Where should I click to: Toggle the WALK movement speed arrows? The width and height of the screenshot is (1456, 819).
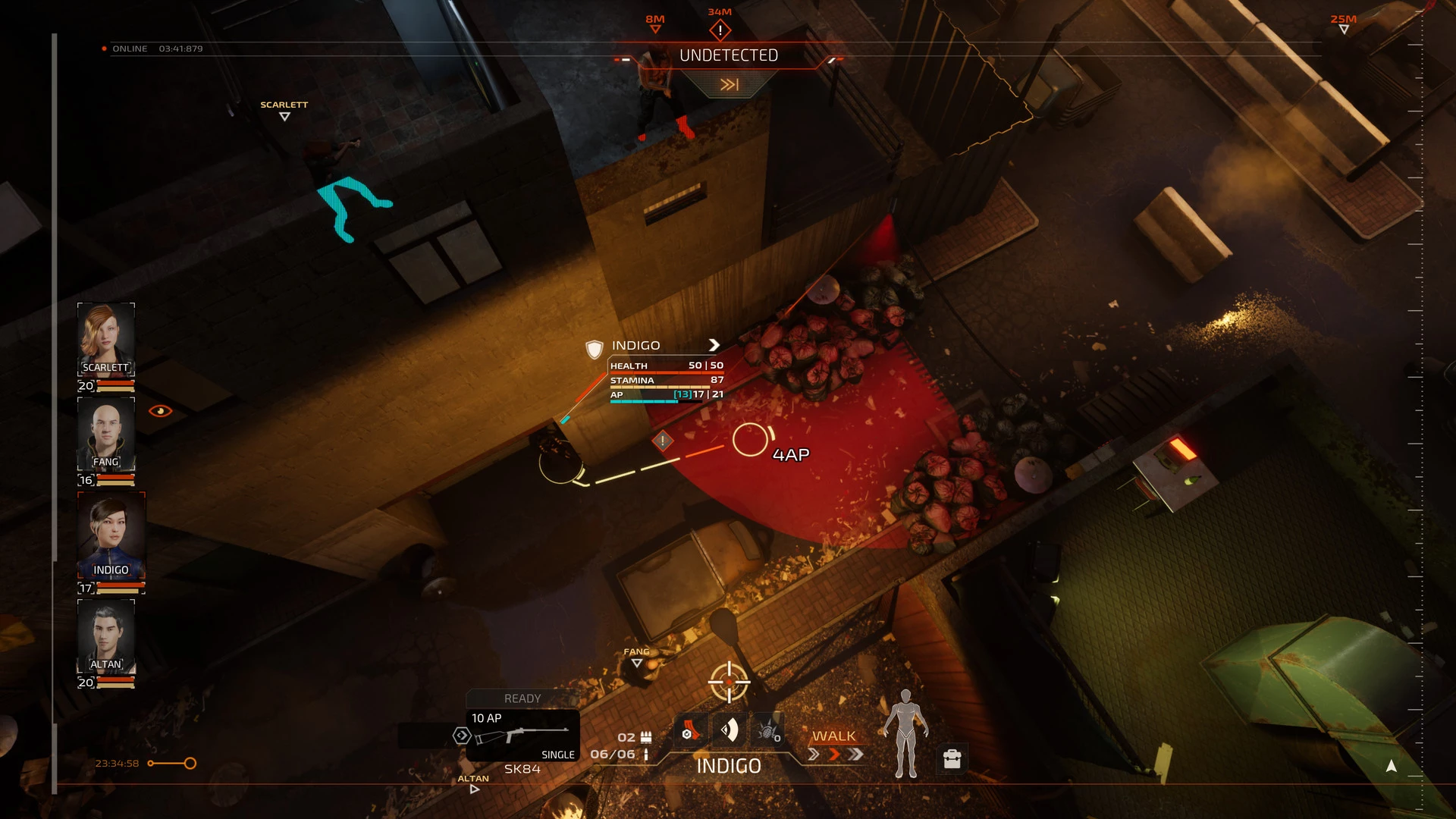pos(834,755)
